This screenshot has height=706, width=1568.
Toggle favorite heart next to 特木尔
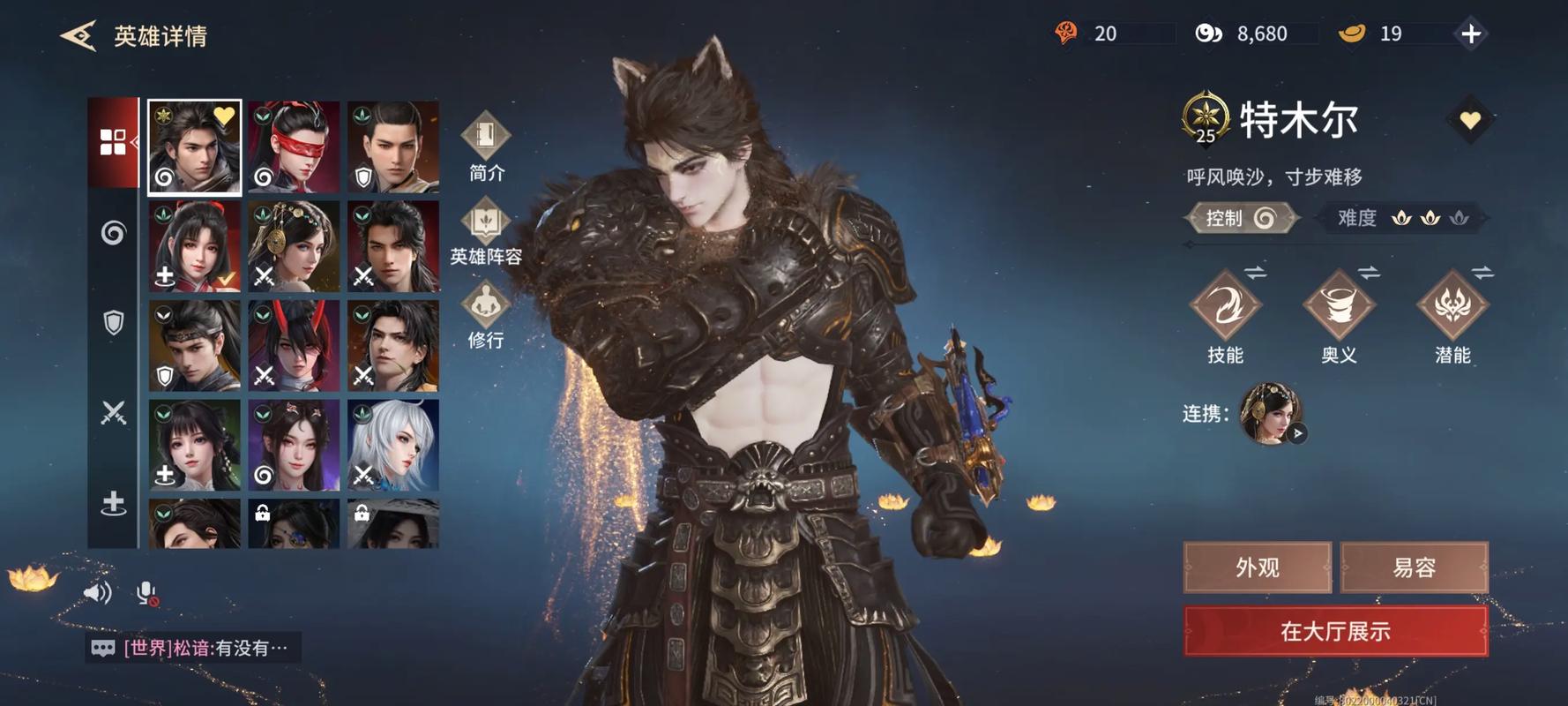click(1469, 119)
